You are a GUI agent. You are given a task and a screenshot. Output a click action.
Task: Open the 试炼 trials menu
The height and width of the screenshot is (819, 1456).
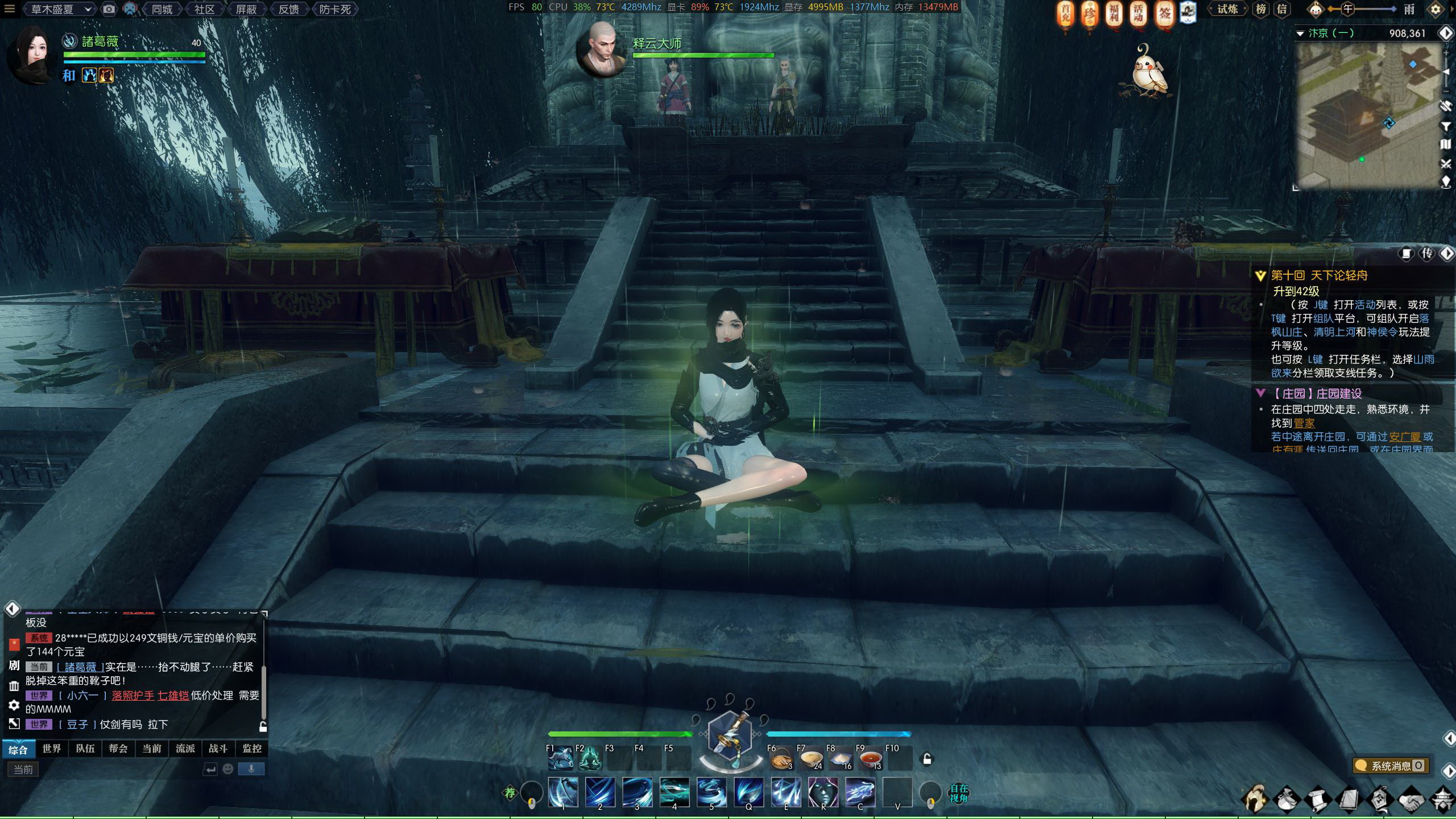point(1227,9)
